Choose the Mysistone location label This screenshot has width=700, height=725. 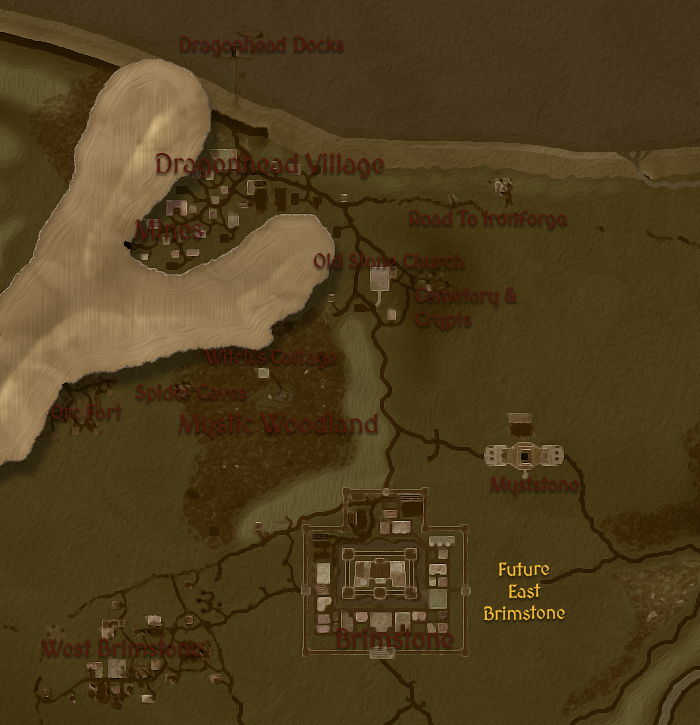[x=534, y=486]
